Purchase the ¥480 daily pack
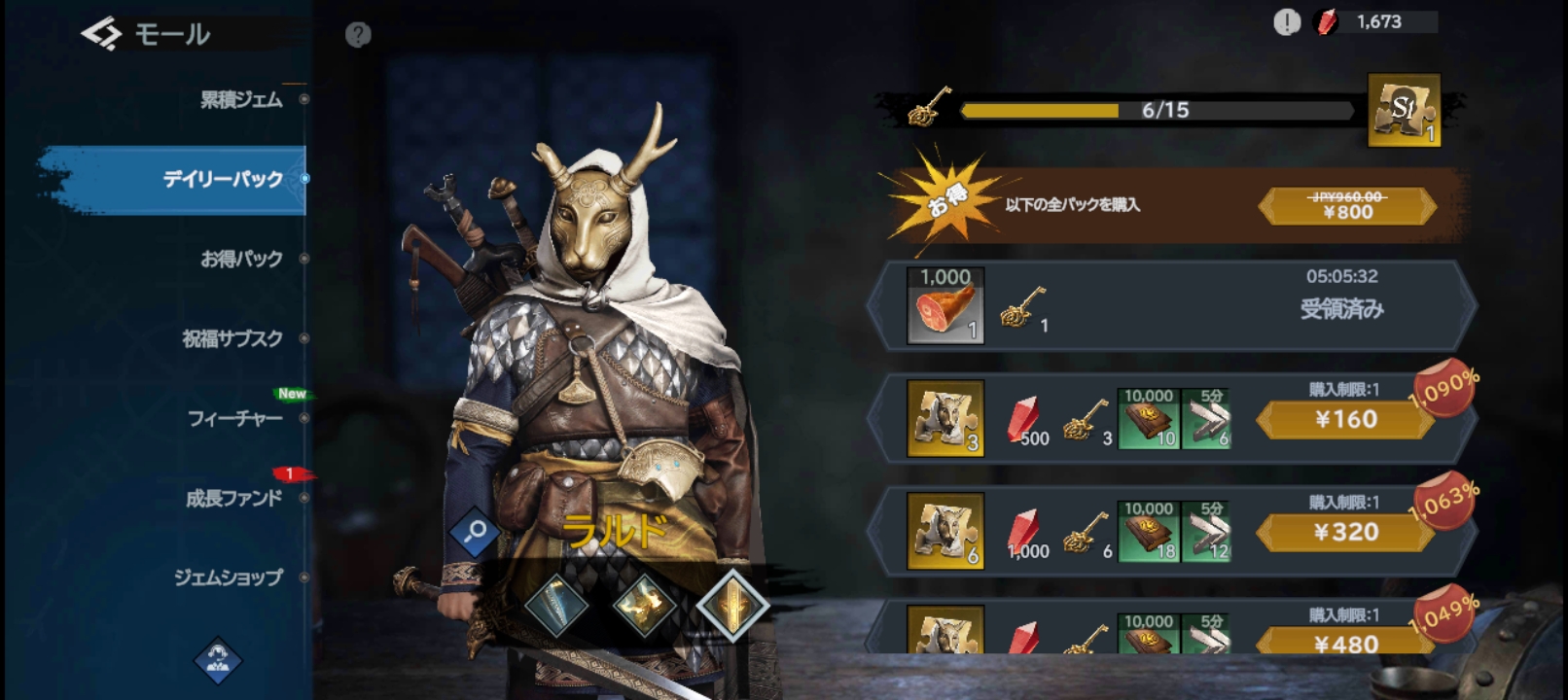This screenshot has height=700, width=1568. tap(1345, 643)
